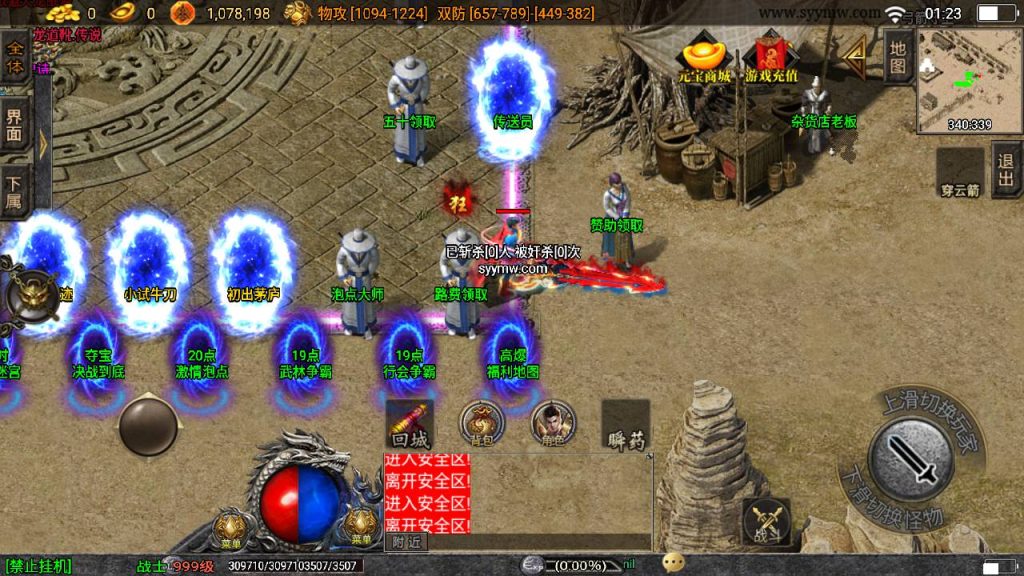This screenshot has height=576, width=1024.
Task: Tap the round virtual joystick knob
Action: point(148,428)
